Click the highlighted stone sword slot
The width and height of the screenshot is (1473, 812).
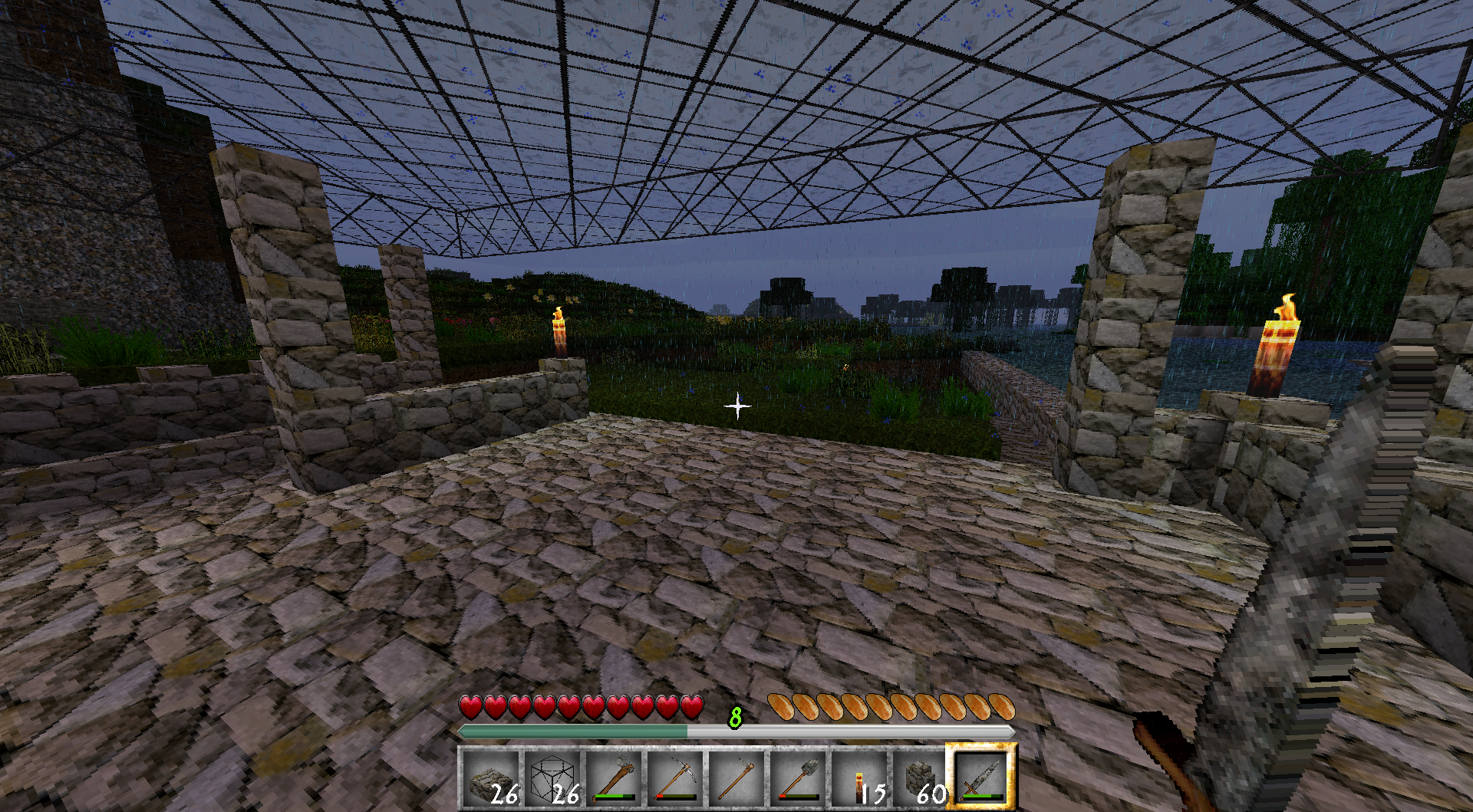pyautogui.click(x=982, y=778)
